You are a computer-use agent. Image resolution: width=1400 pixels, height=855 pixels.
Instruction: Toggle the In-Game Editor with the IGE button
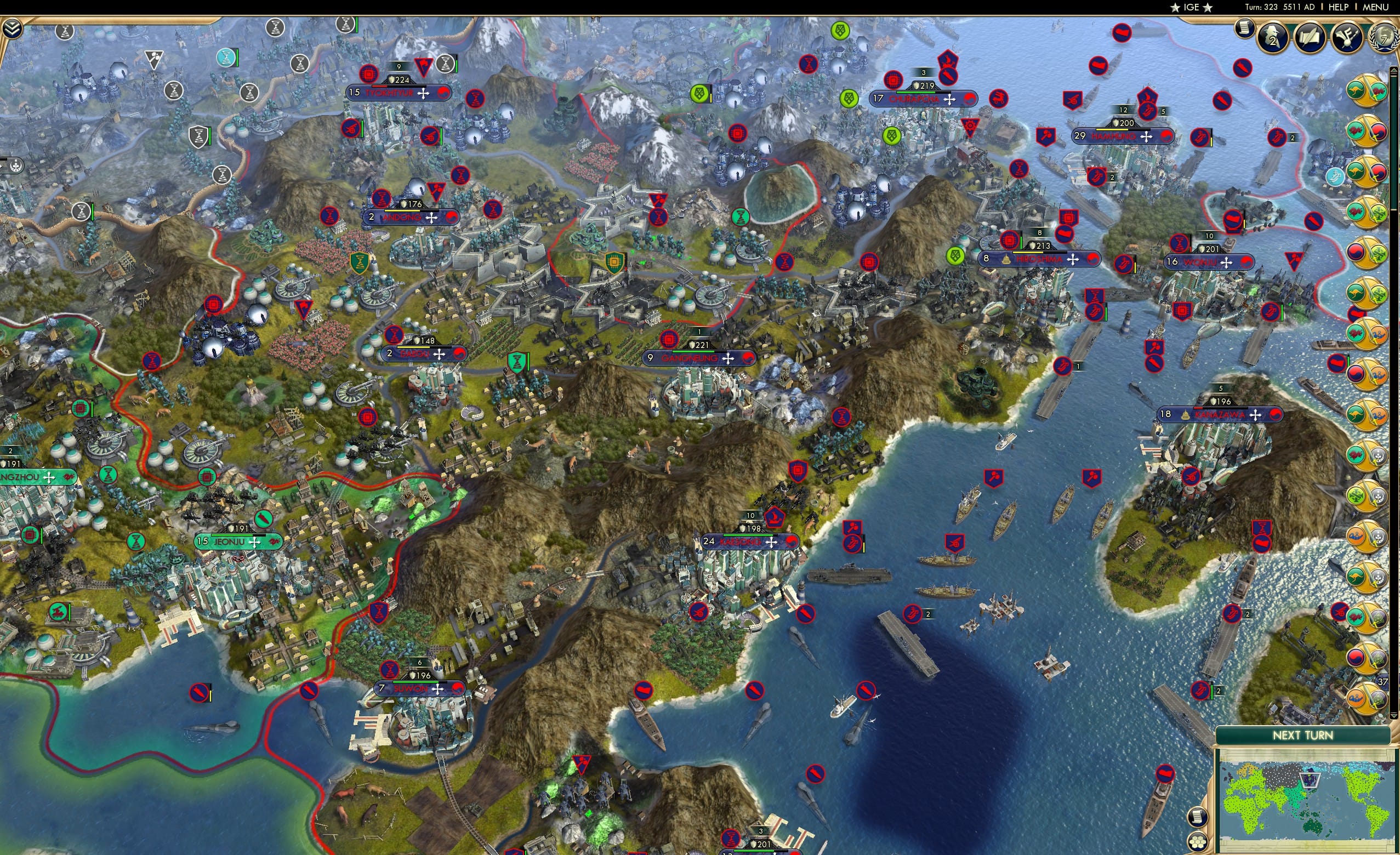pyautogui.click(x=1192, y=7)
